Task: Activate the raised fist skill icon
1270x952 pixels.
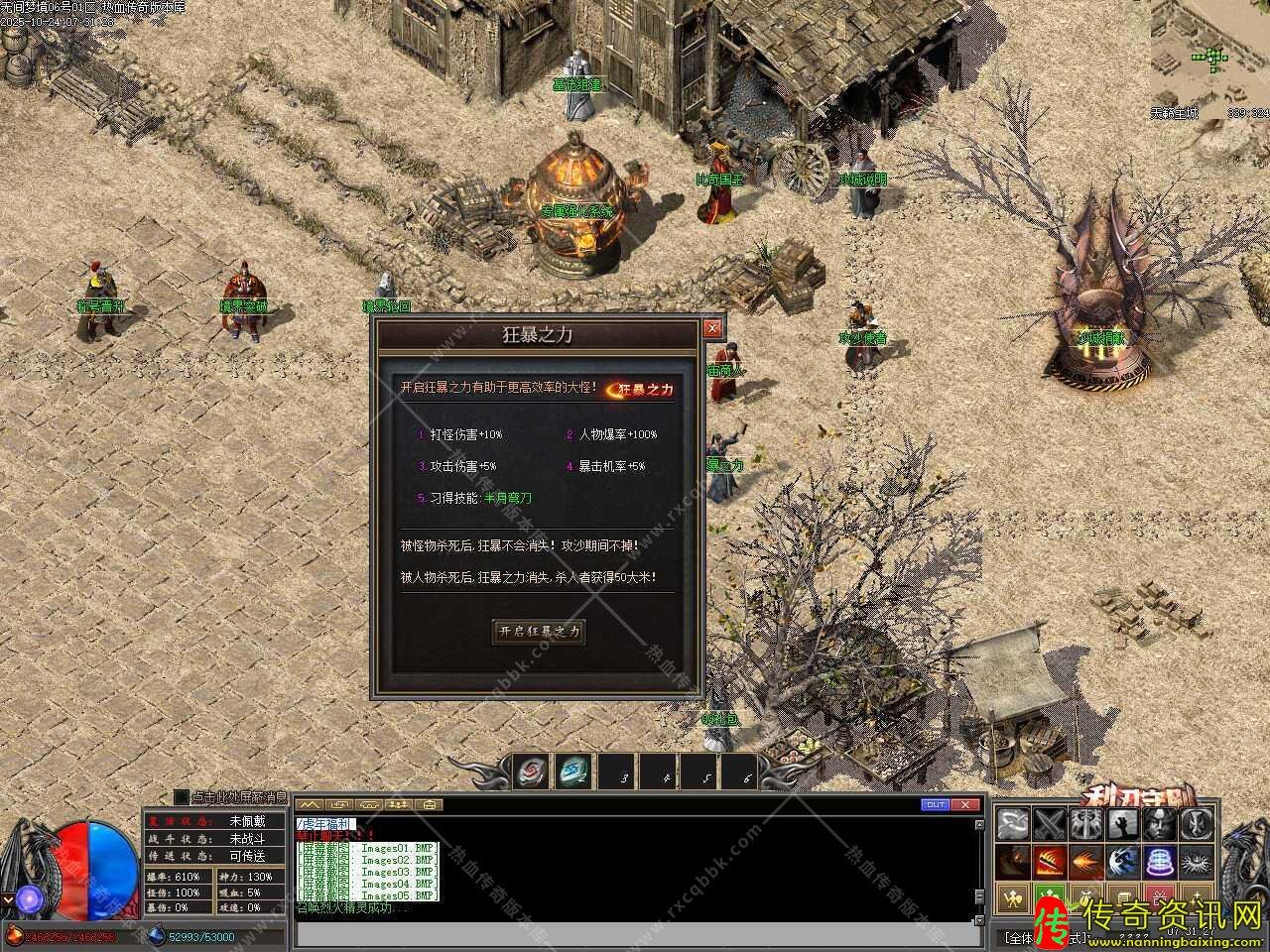Action: point(1122,823)
